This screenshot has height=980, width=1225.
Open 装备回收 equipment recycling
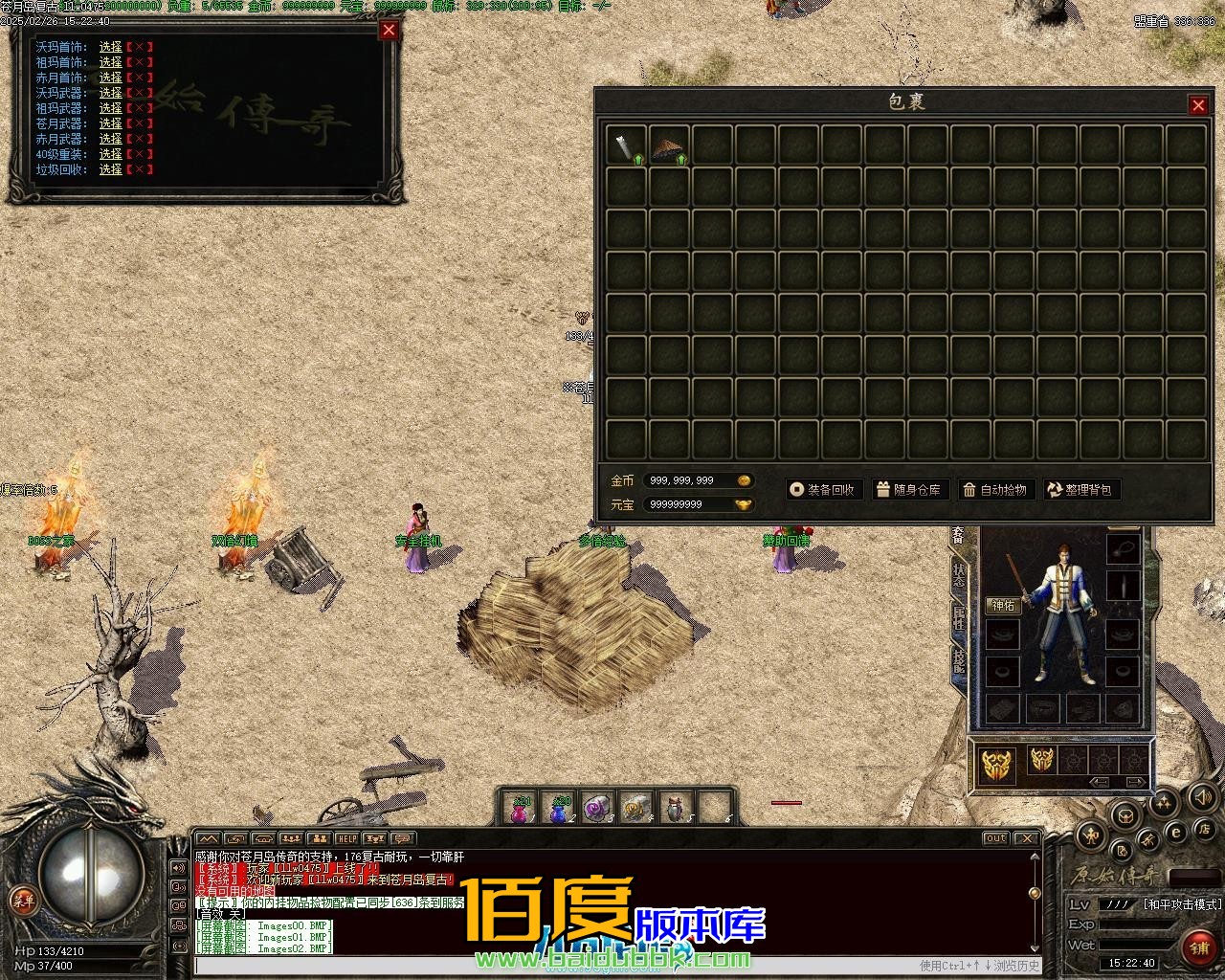click(822, 490)
